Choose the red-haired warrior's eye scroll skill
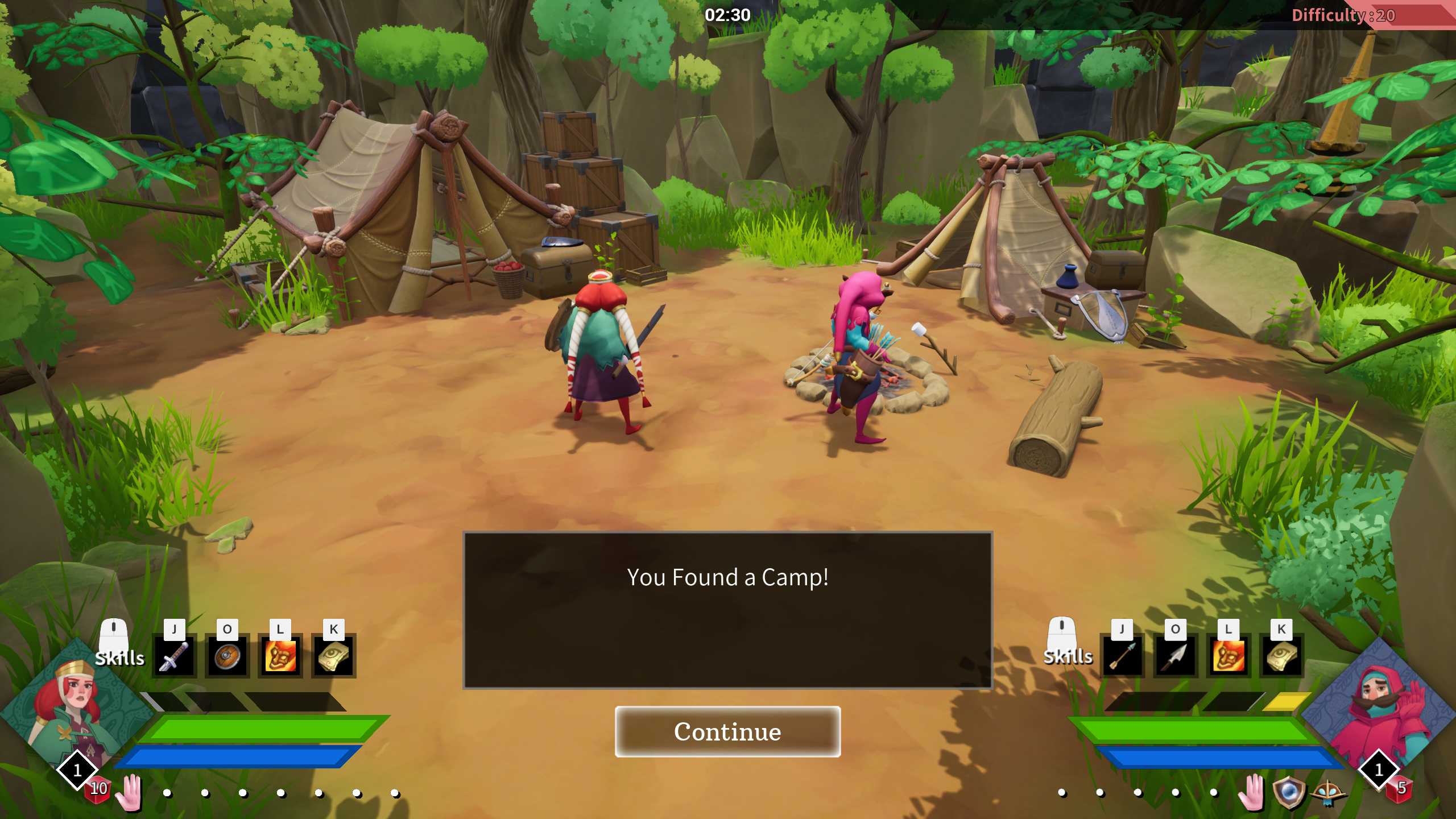 tap(334, 656)
